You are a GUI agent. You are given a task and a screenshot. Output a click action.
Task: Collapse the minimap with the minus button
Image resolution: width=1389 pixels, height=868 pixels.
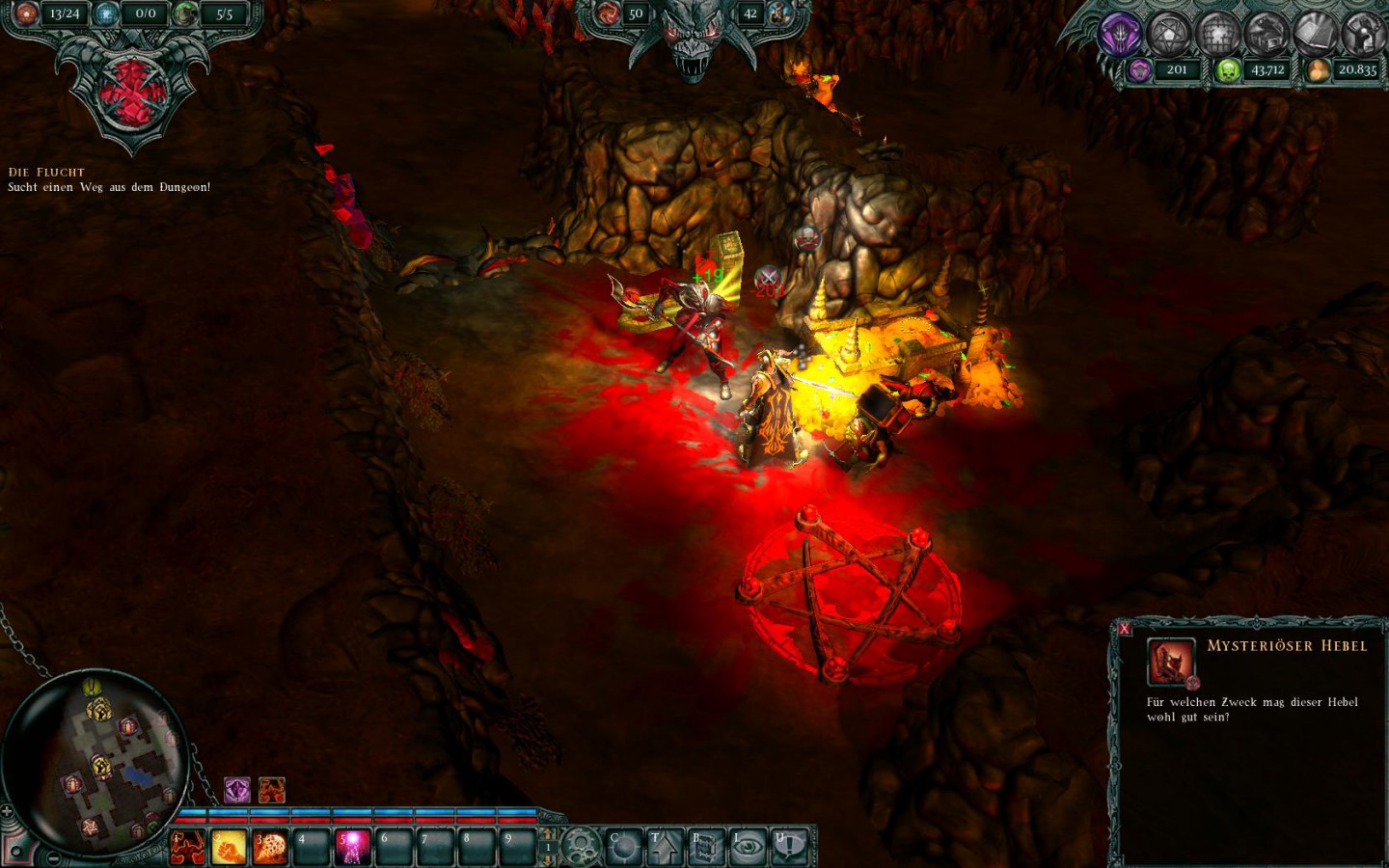point(52,857)
